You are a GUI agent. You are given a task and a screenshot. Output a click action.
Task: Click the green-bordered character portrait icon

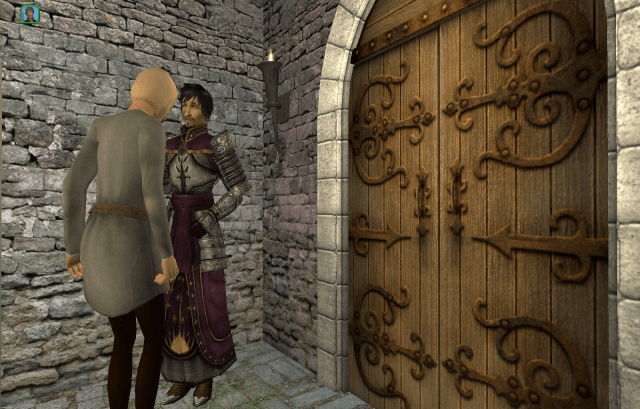(x=30, y=13)
